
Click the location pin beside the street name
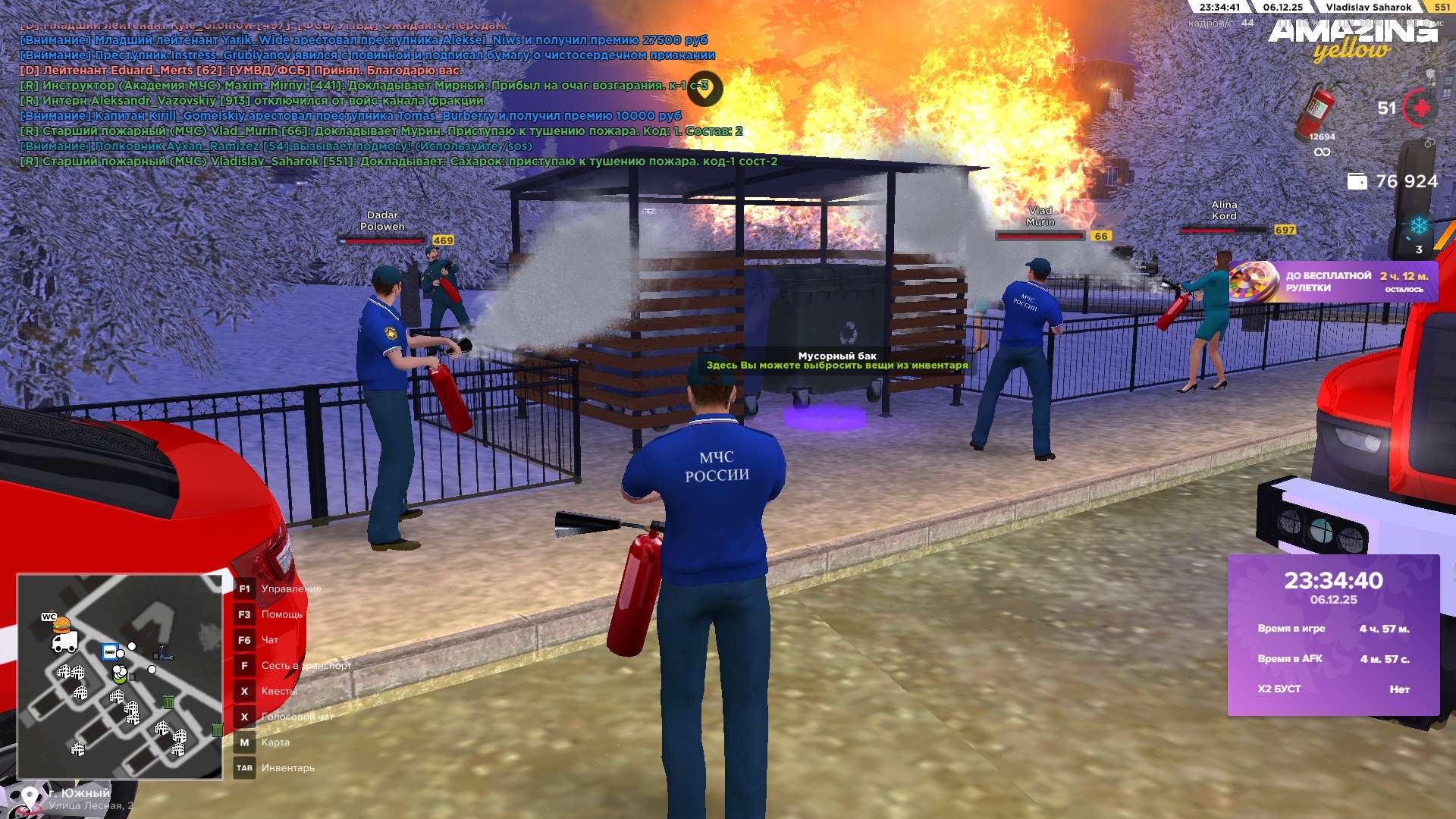(30, 798)
